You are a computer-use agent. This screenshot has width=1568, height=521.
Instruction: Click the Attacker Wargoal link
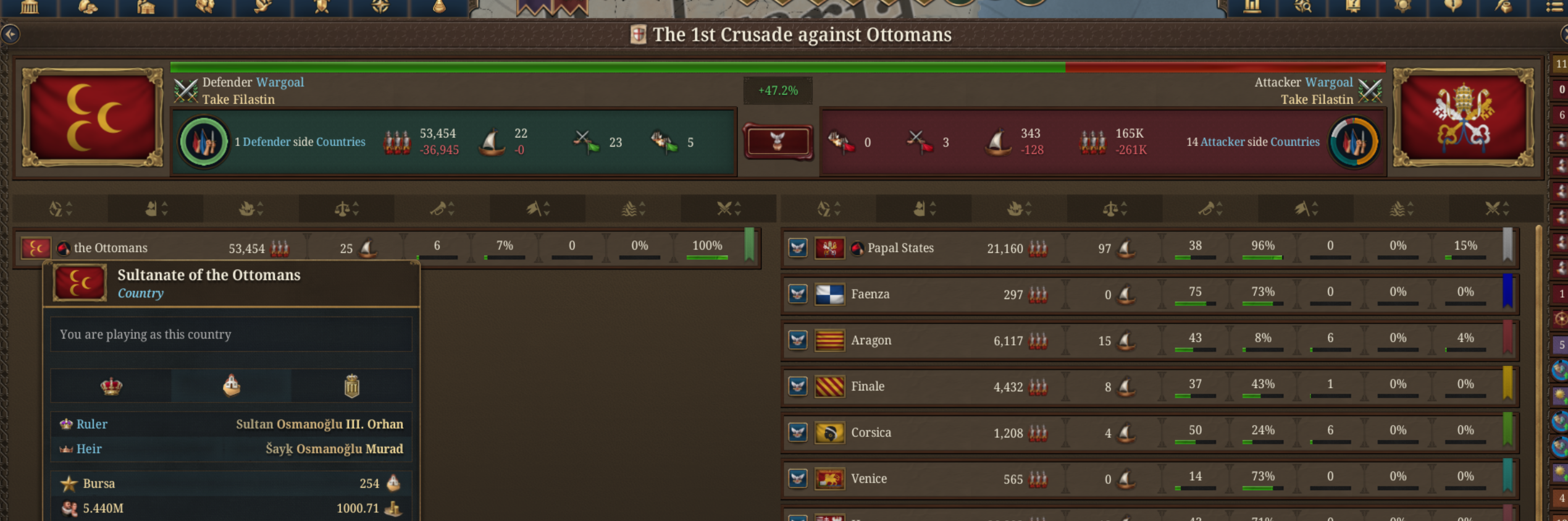tap(1328, 82)
